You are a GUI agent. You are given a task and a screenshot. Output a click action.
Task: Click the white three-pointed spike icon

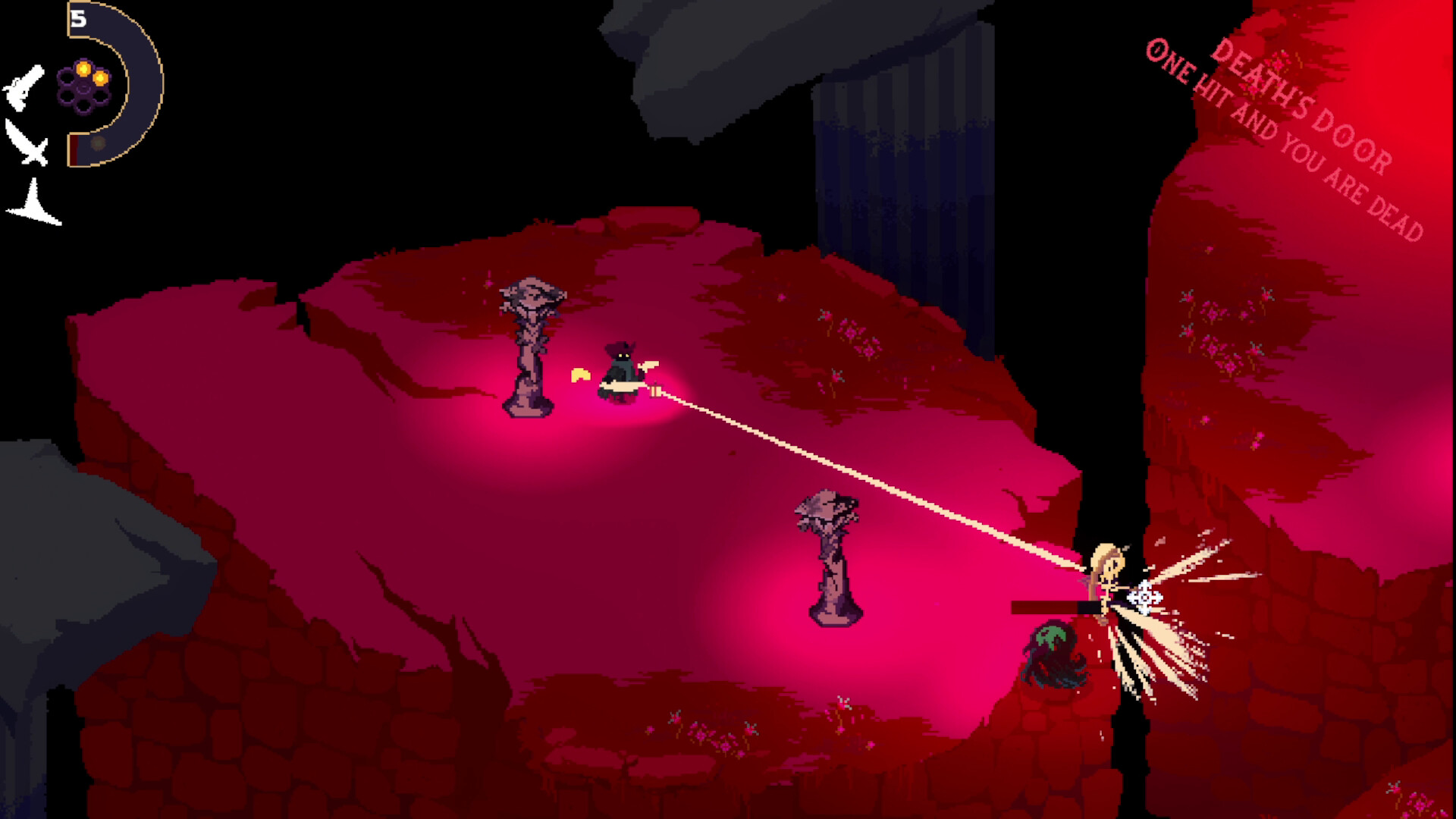[x=33, y=205]
